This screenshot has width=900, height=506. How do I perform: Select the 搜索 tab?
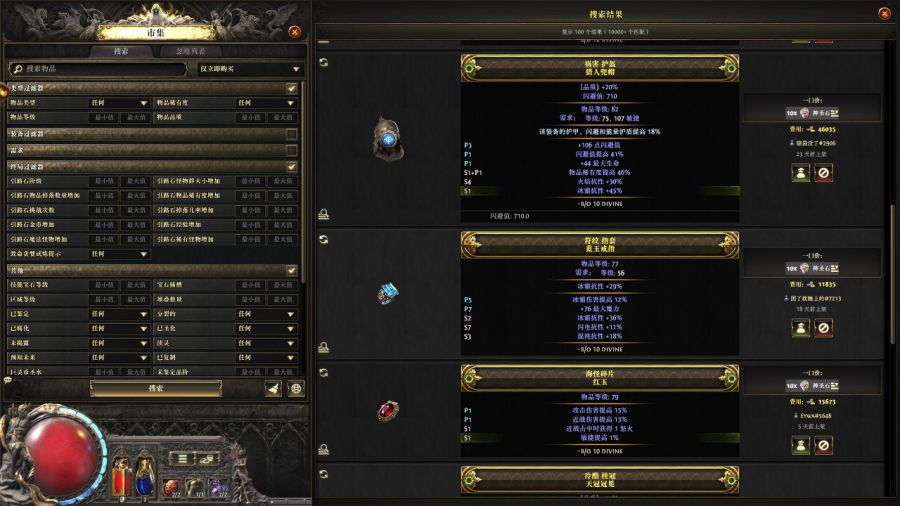pos(121,51)
